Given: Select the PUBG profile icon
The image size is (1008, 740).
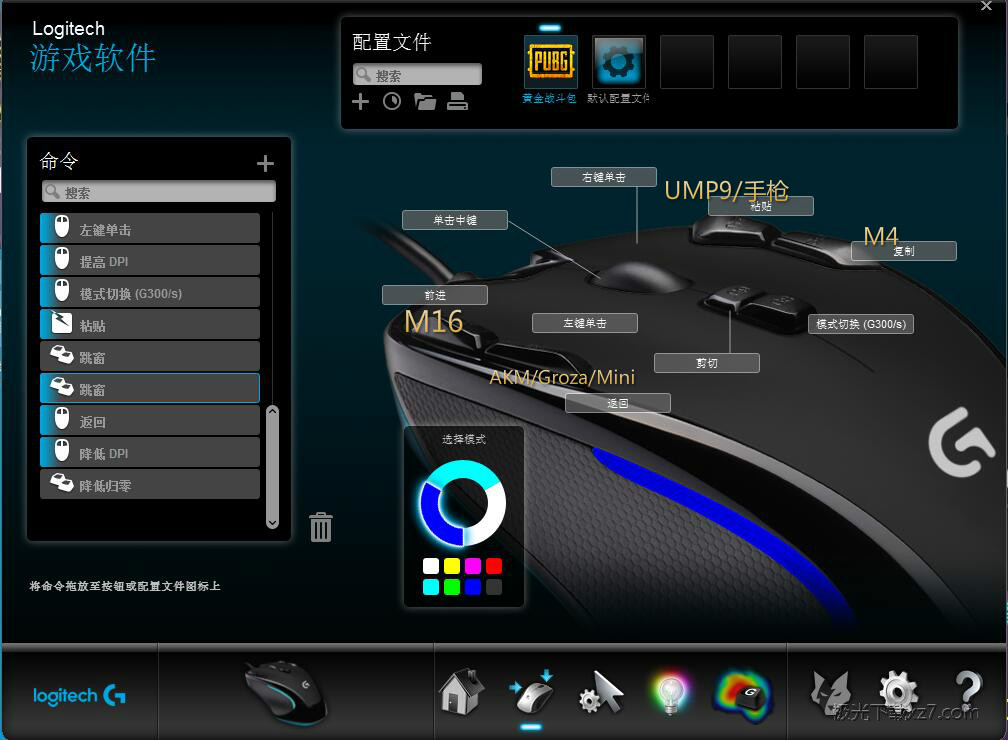Looking at the screenshot, I should pyautogui.click(x=550, y=62).
